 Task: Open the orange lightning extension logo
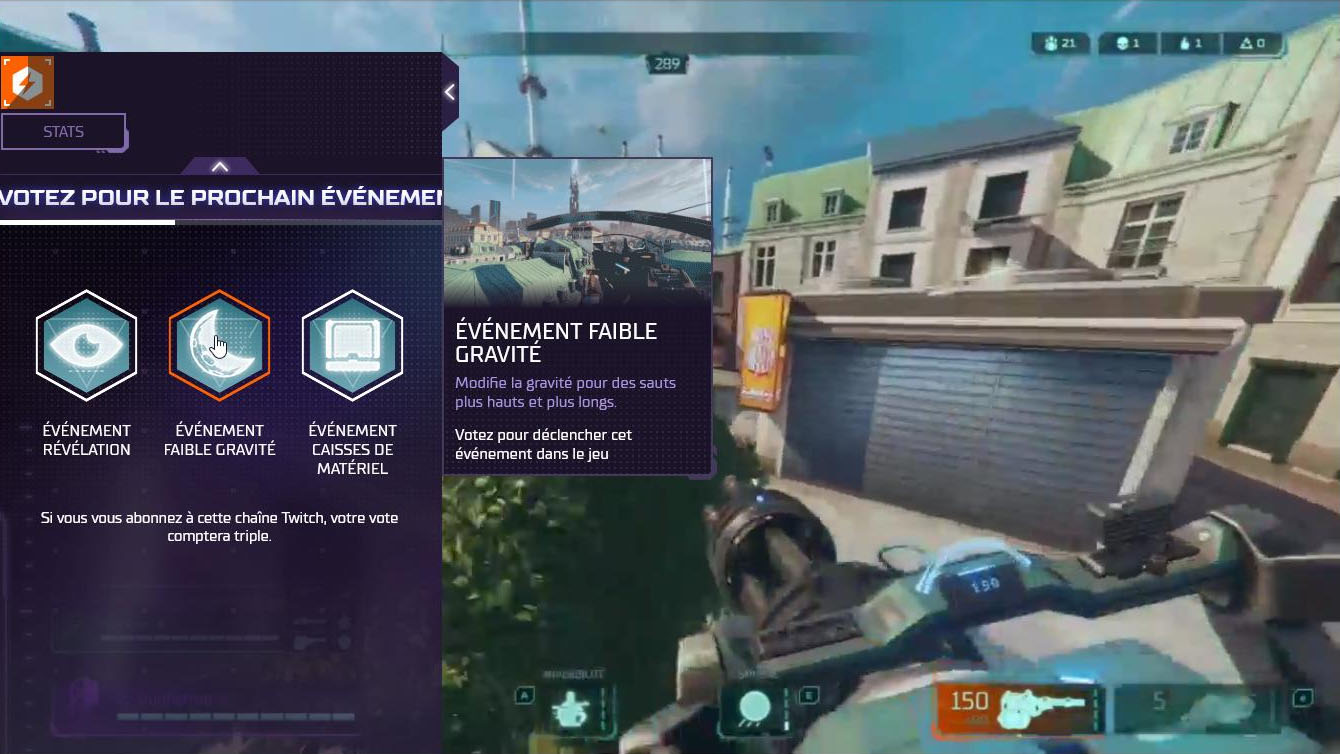[28, 82]
